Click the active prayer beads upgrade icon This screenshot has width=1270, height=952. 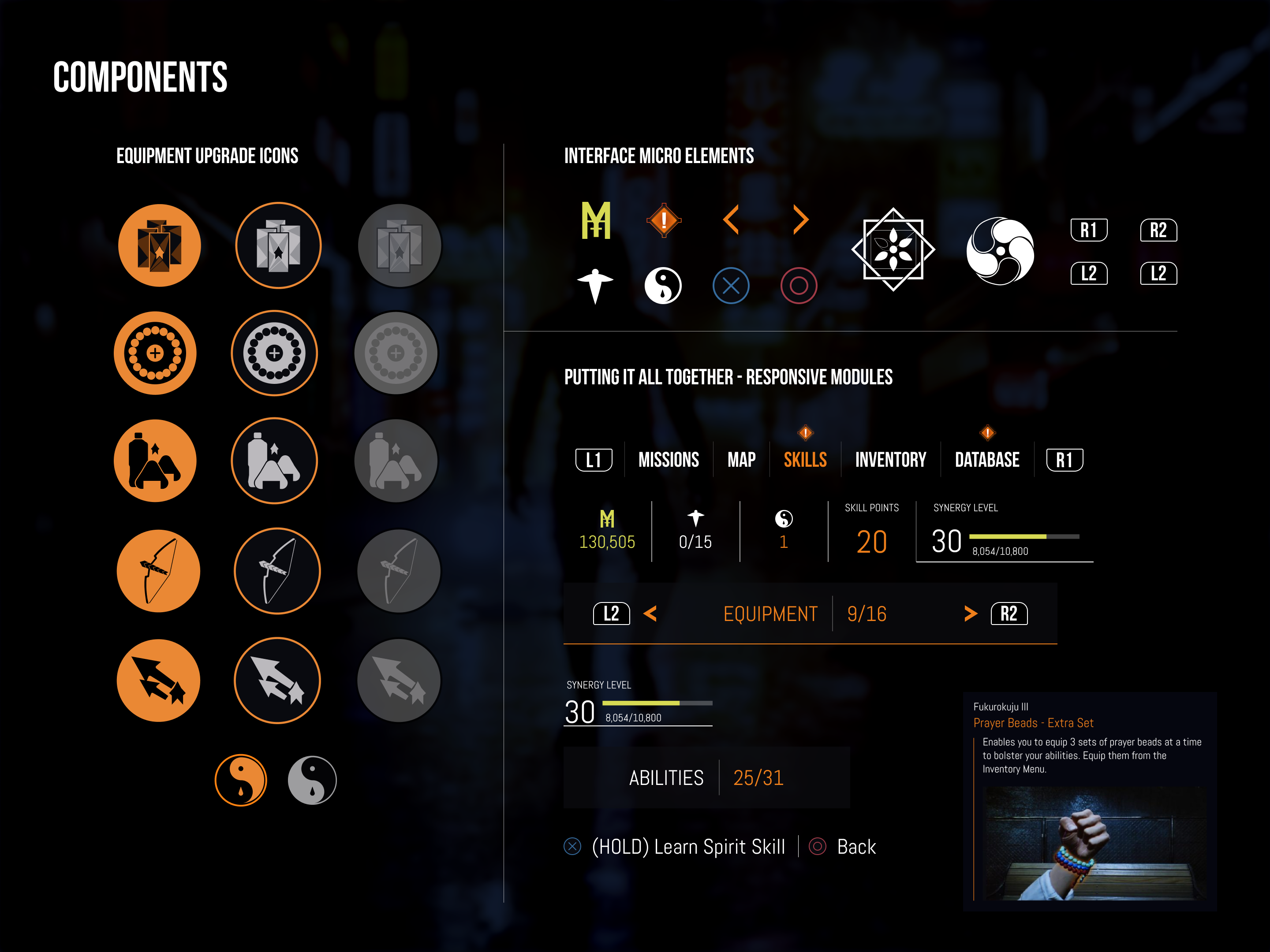click(155, 354)
